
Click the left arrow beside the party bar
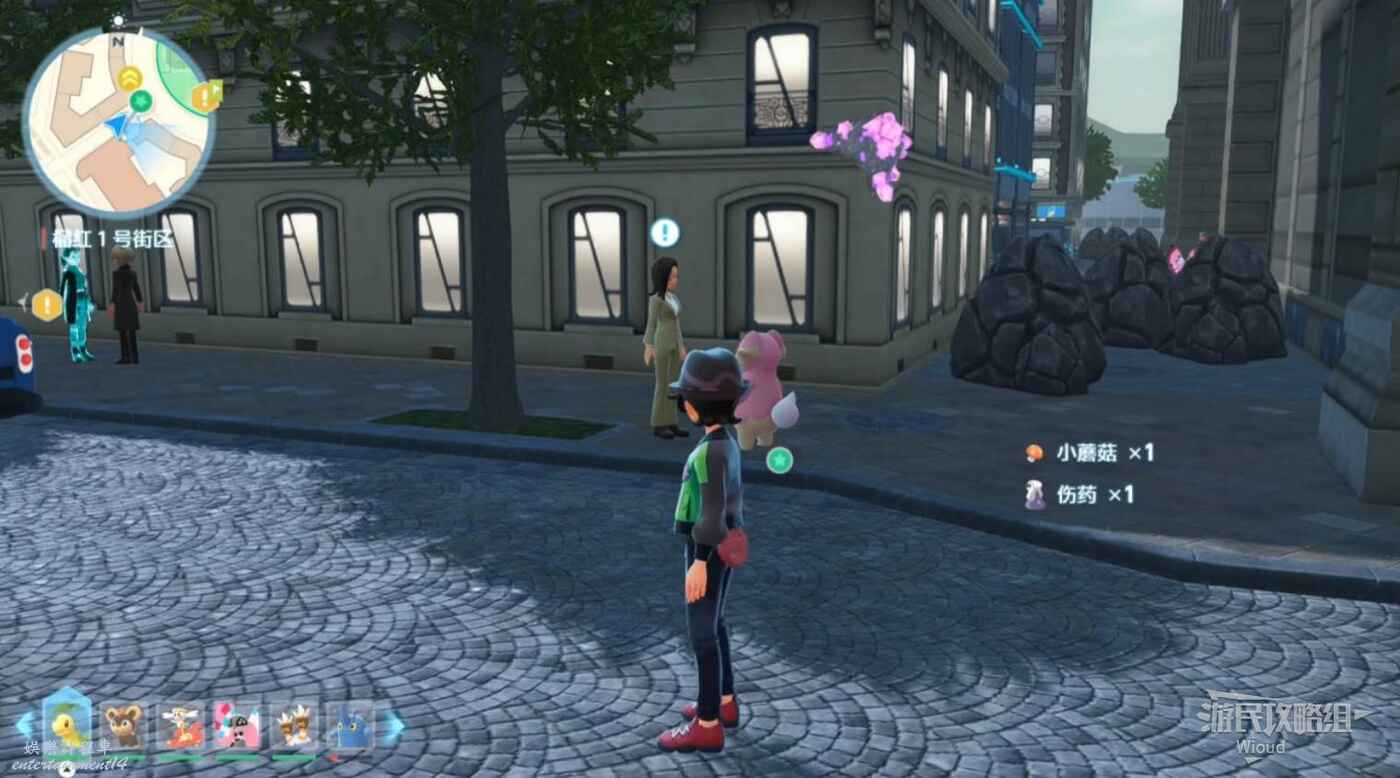(24, 725)
